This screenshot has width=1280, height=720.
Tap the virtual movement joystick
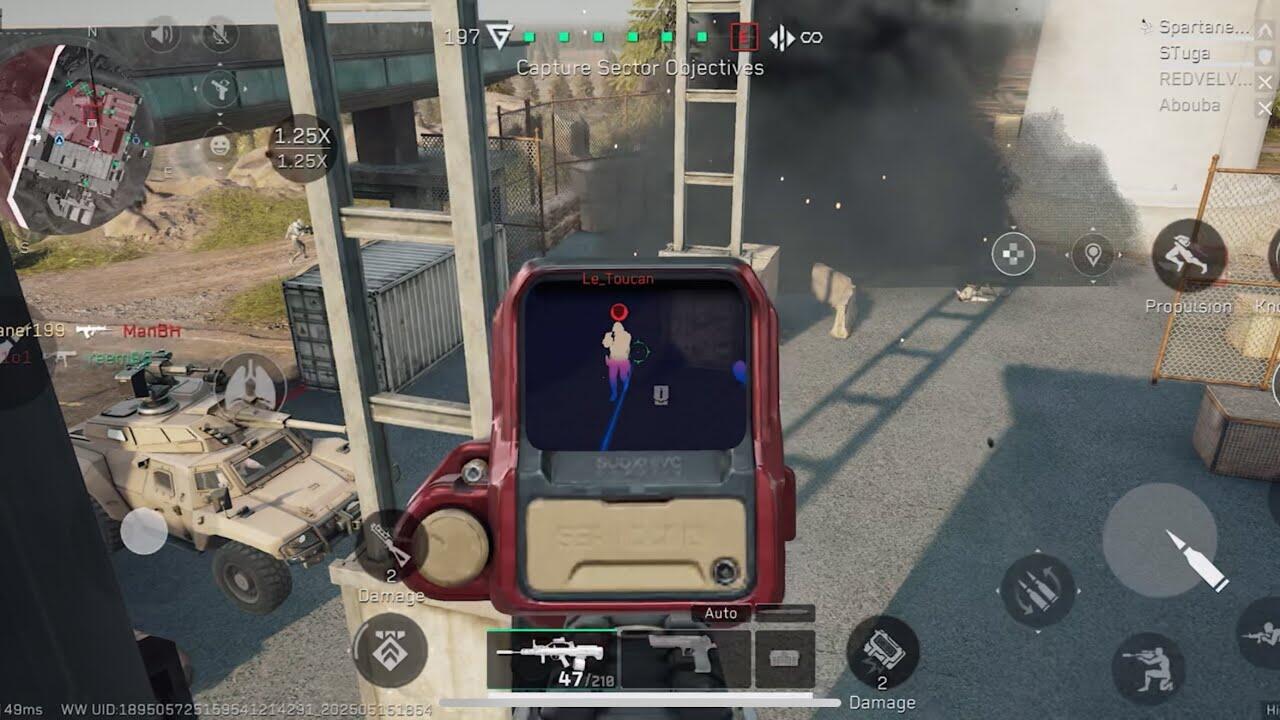[x=144, y=531]
